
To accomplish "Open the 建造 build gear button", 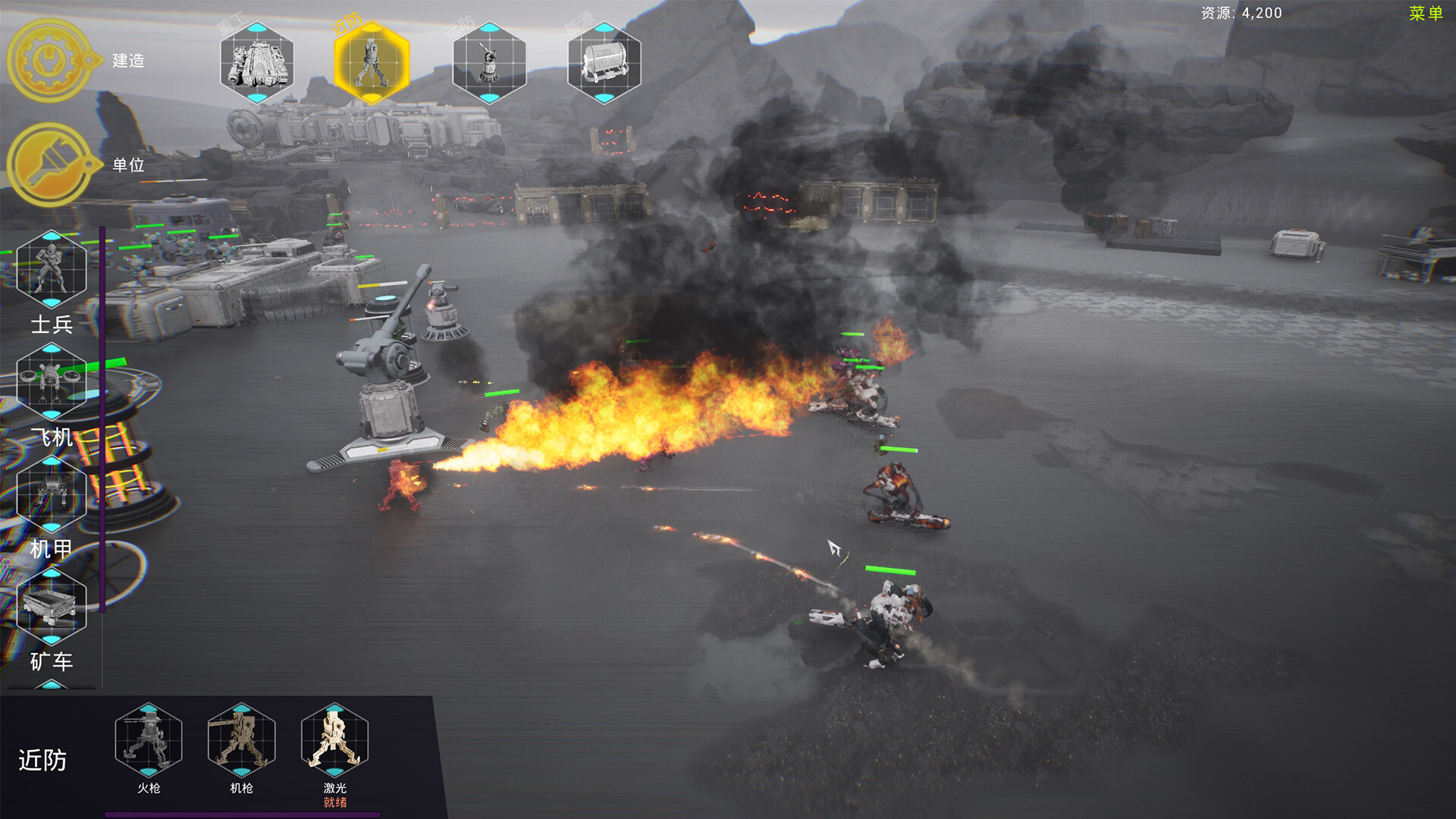I will point(50,61).
